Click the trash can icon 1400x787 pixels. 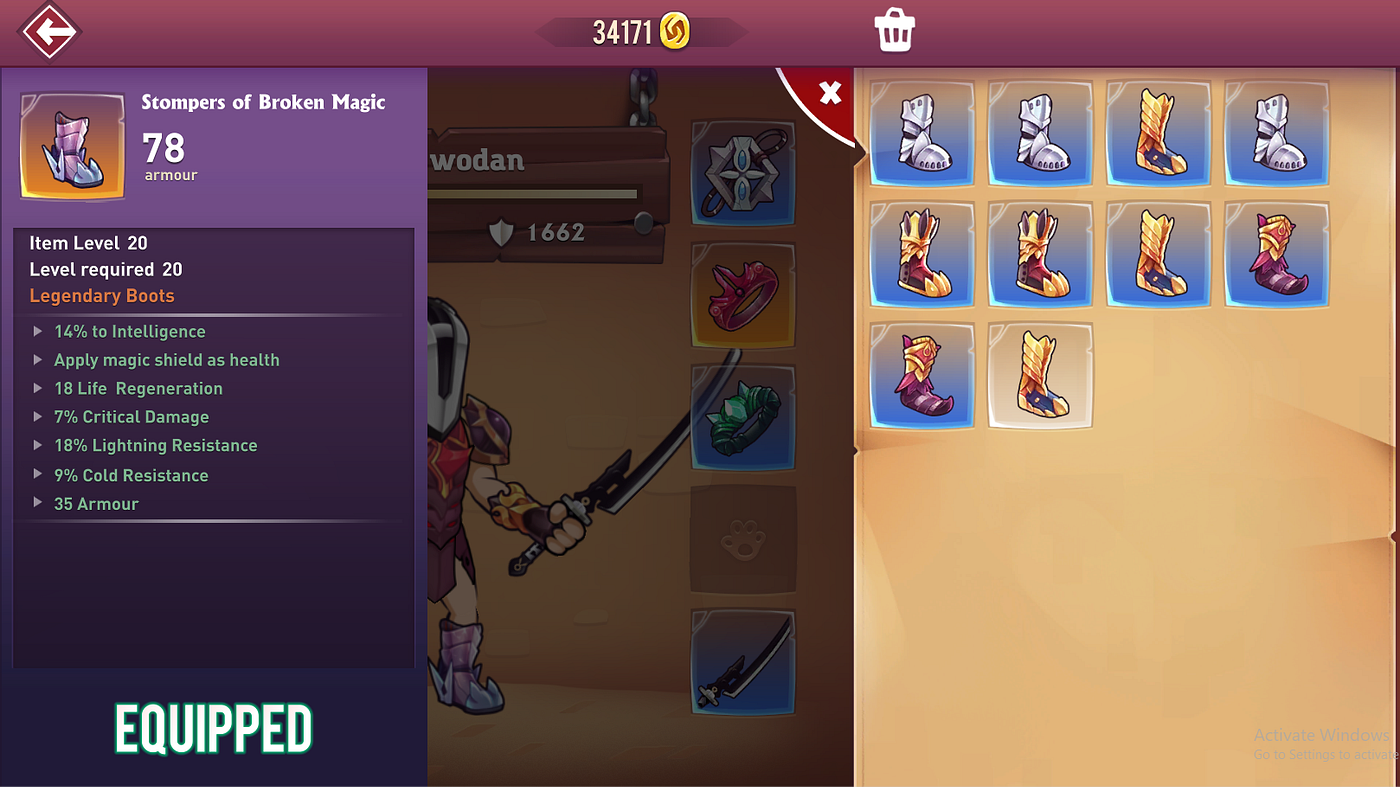click(x=895, y=31)
